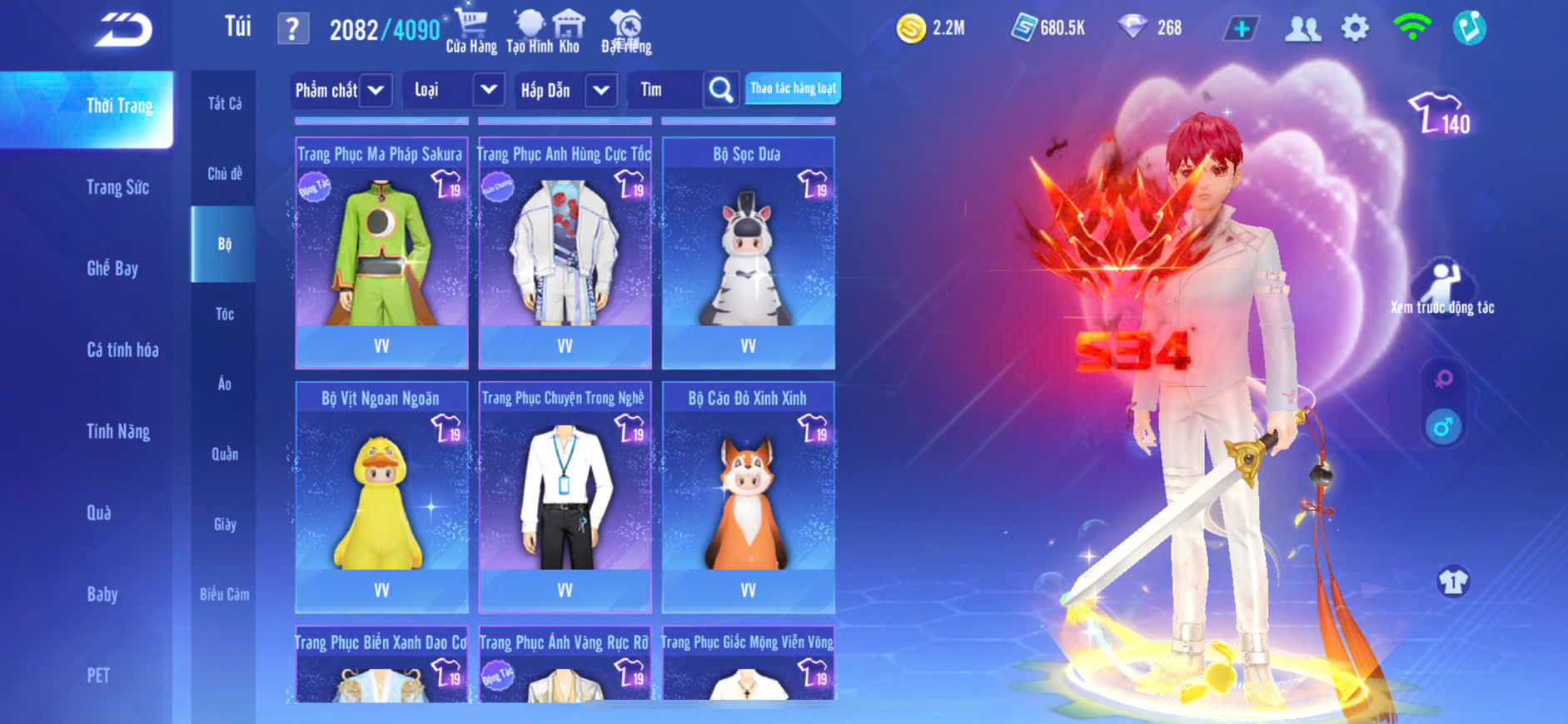The image size is (1568, 724).
Task: Switch to the Trang Sức tab
Action: tap(117, 187)
